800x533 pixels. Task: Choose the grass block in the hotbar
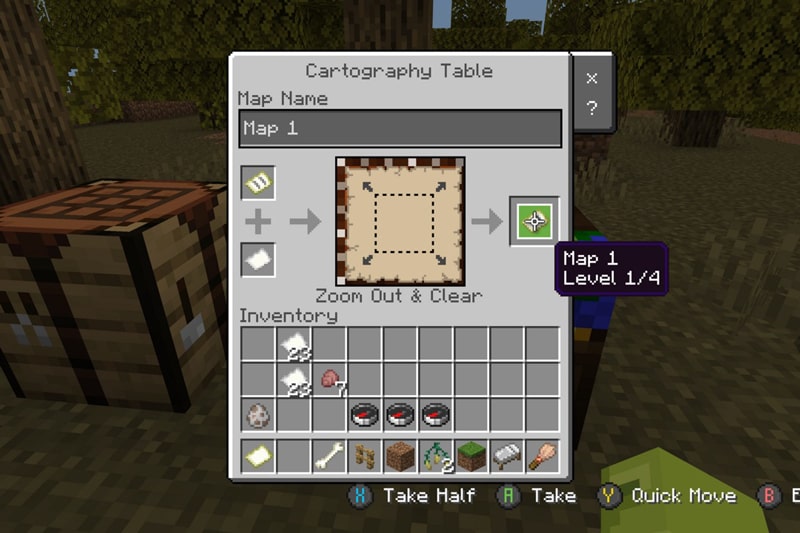coord(471,457)
